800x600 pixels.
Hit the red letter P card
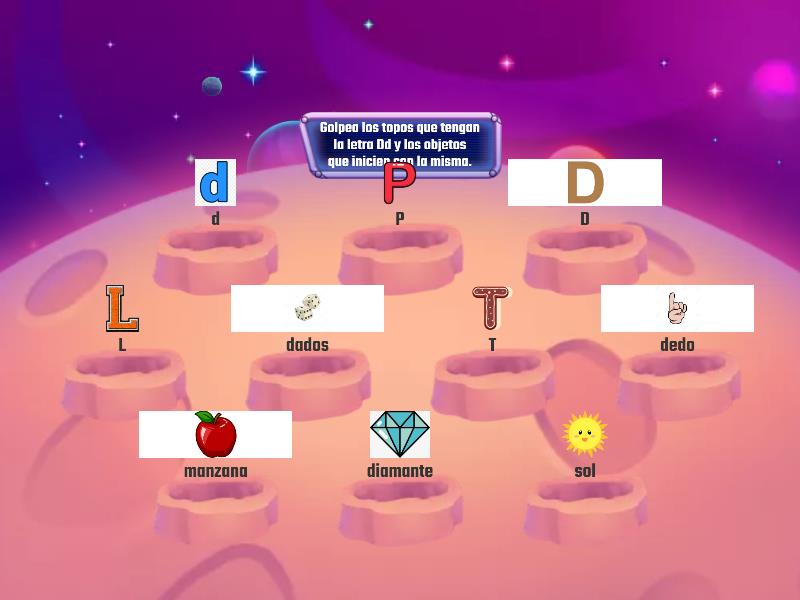[399, 184]
